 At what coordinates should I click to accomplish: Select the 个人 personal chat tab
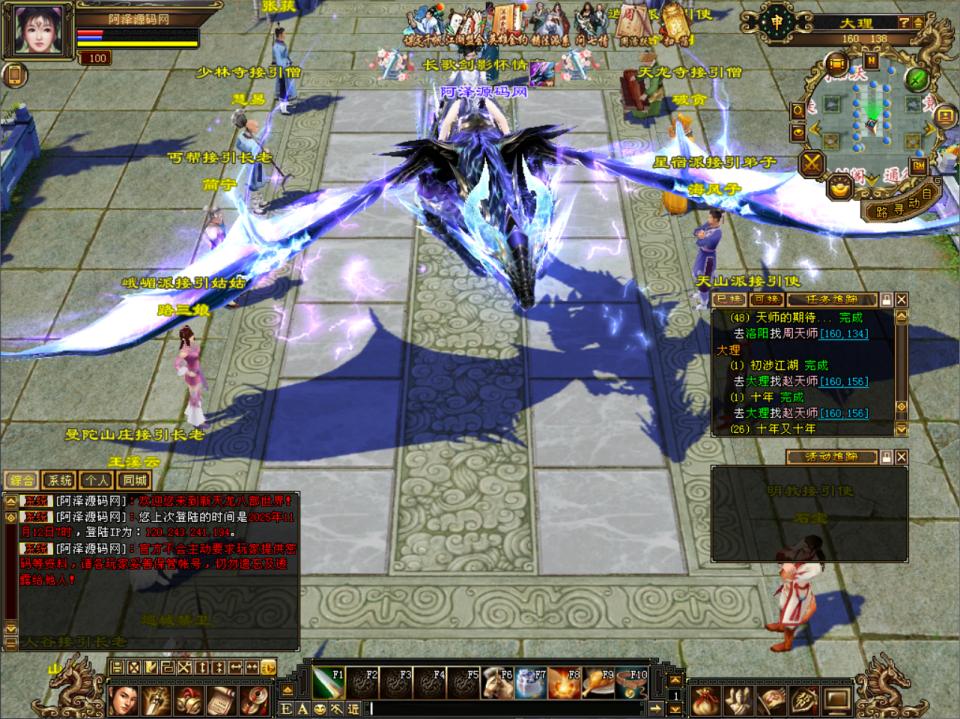point(94,480)
